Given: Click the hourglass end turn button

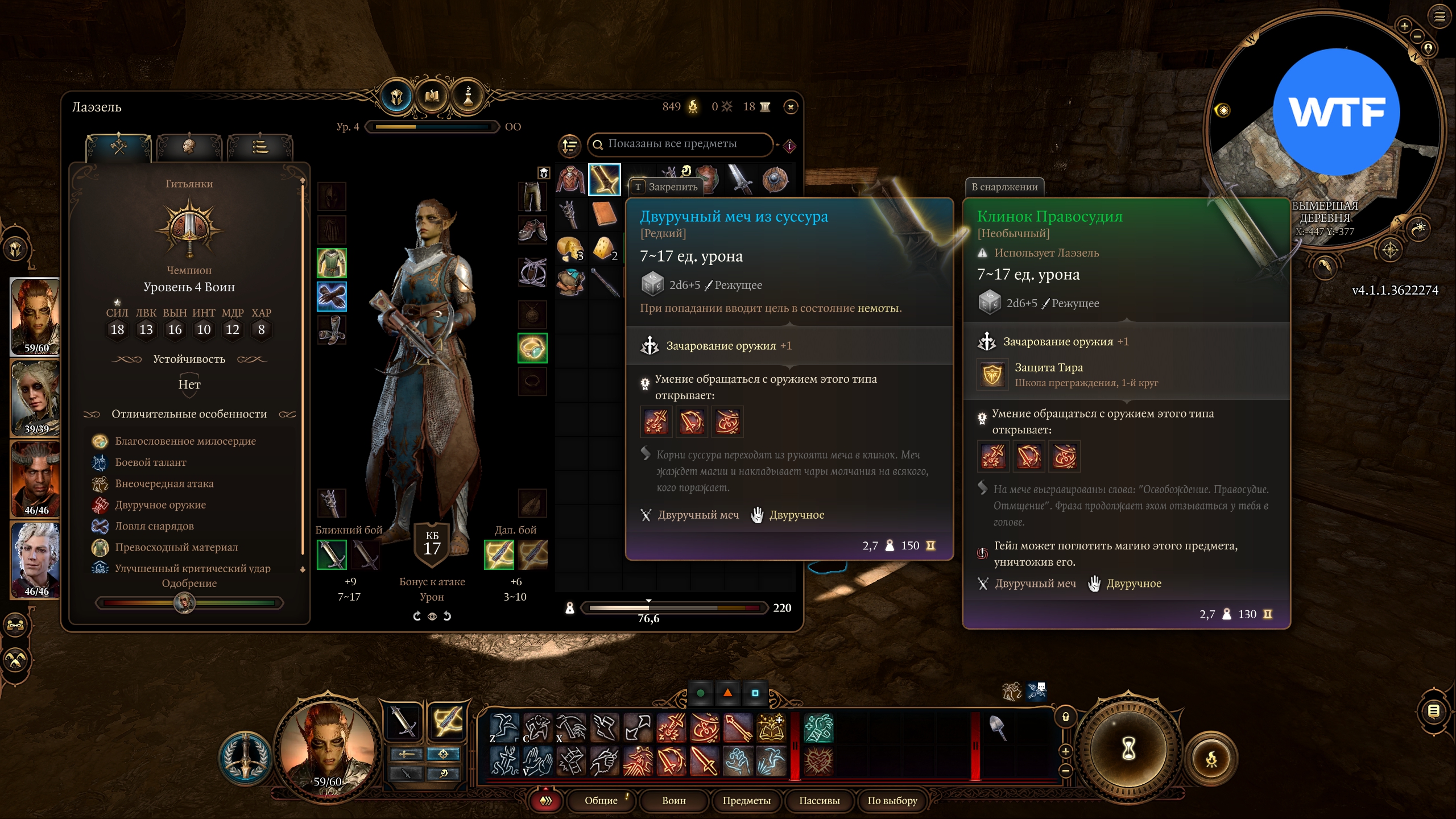Looking at the screenshot, I should click(x=1128, y=748).
